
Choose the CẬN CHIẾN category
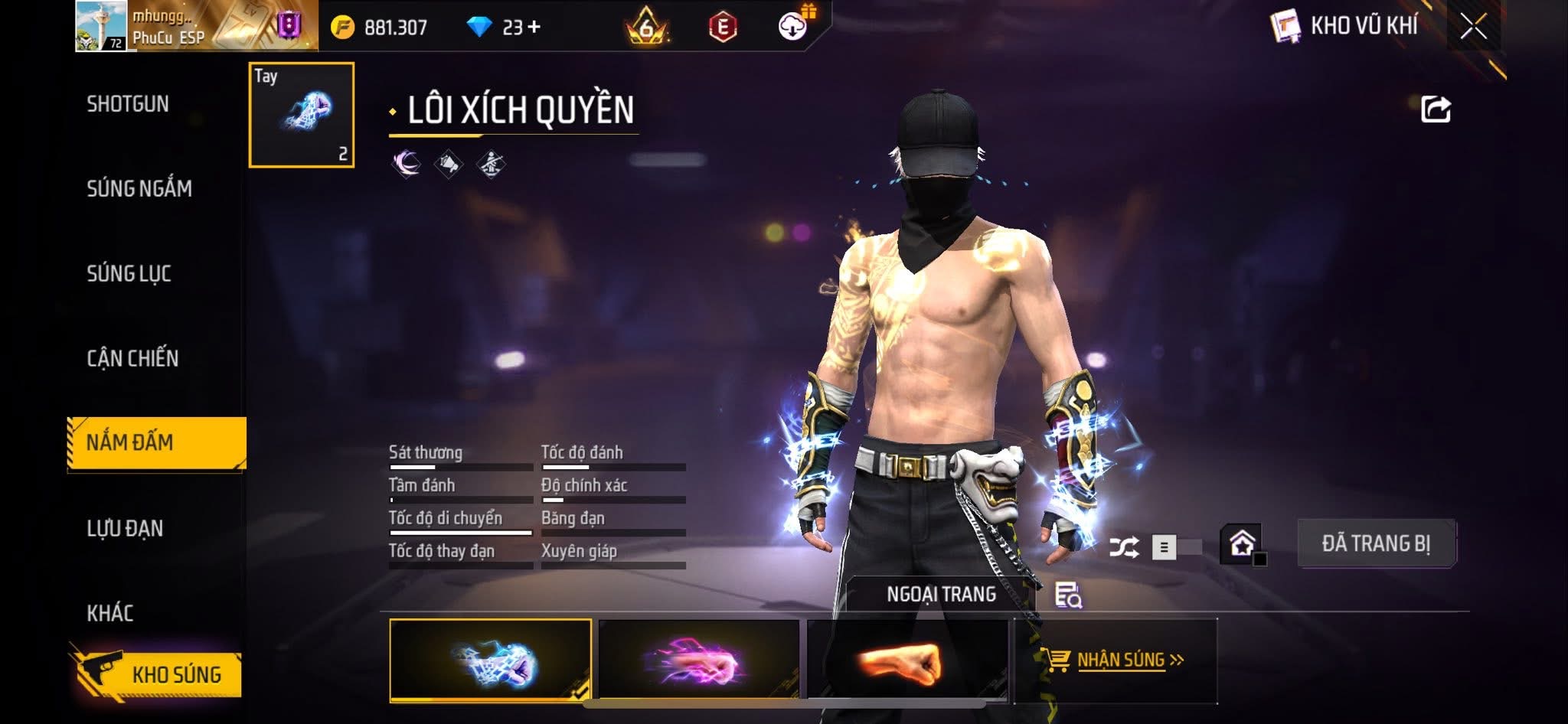click(132, 358)
